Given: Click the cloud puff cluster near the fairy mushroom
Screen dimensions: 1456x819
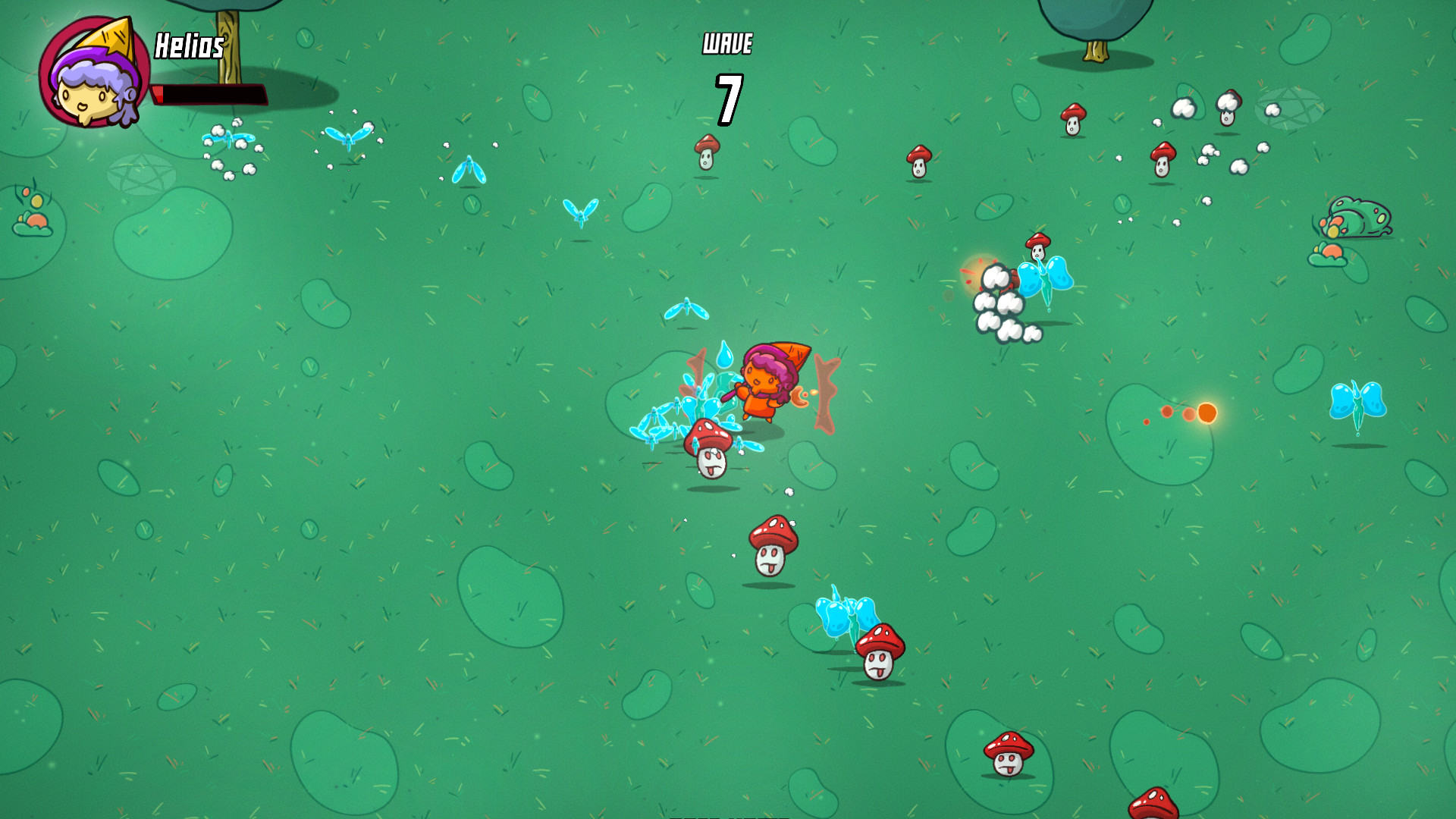Looking at the screenshot, I should click(1001, 303).
